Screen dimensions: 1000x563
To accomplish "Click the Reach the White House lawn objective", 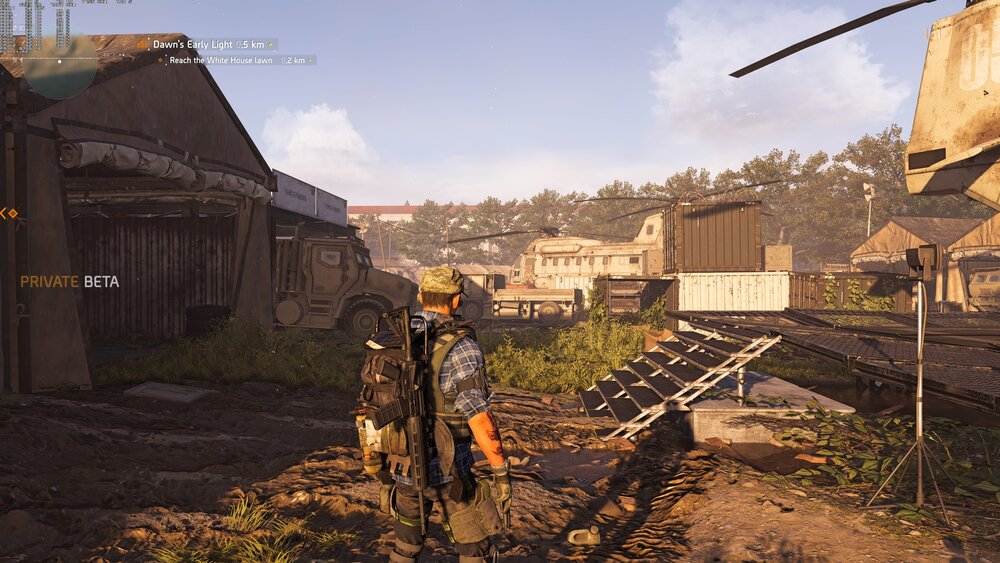I will click(236, 60).
